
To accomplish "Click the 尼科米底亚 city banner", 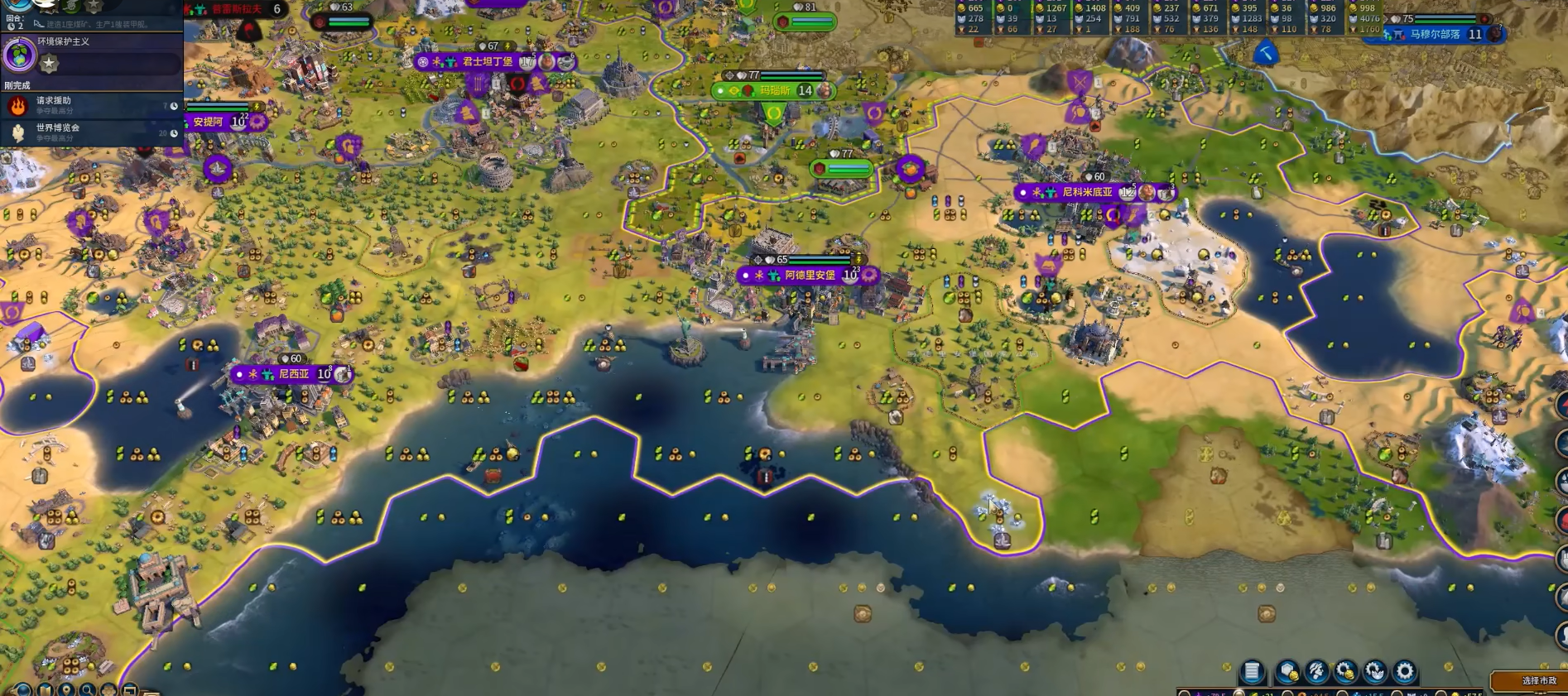I will pyautogui.click(x=1087, y=192).
